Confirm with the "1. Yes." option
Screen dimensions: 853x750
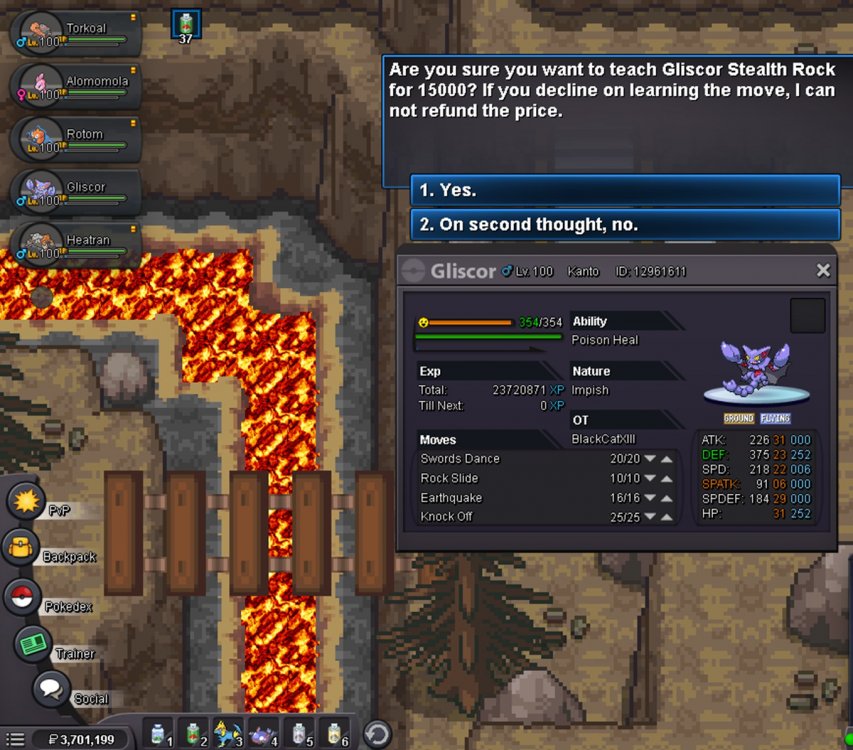tap(625, 190)
